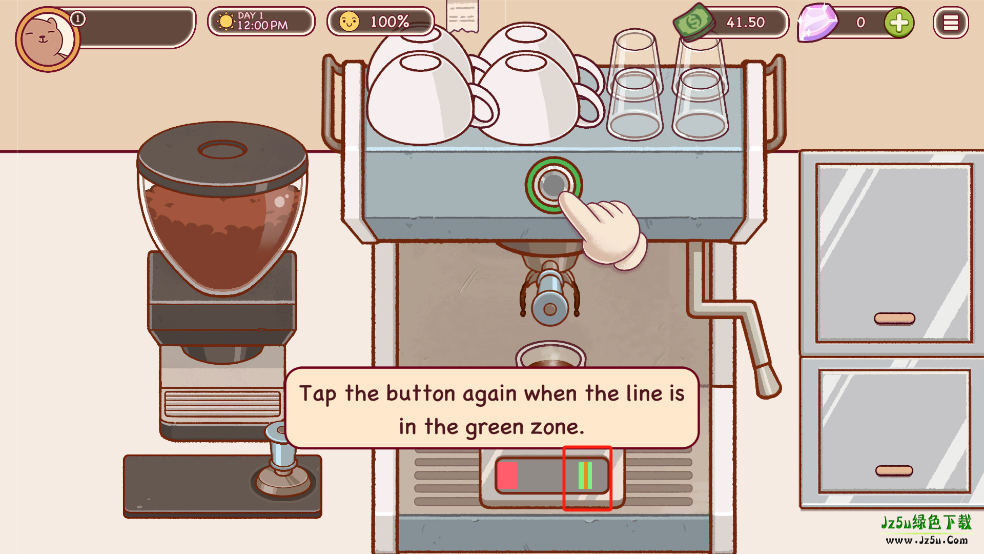View the order receipt ticket

462,17
